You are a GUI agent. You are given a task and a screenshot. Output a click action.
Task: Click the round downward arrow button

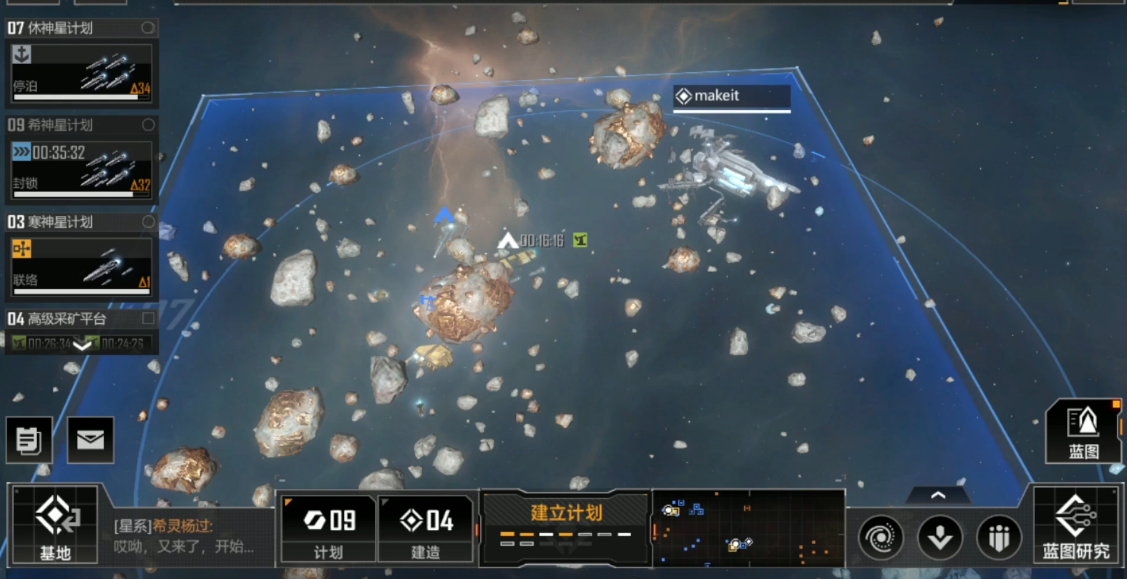click(939, 538)
